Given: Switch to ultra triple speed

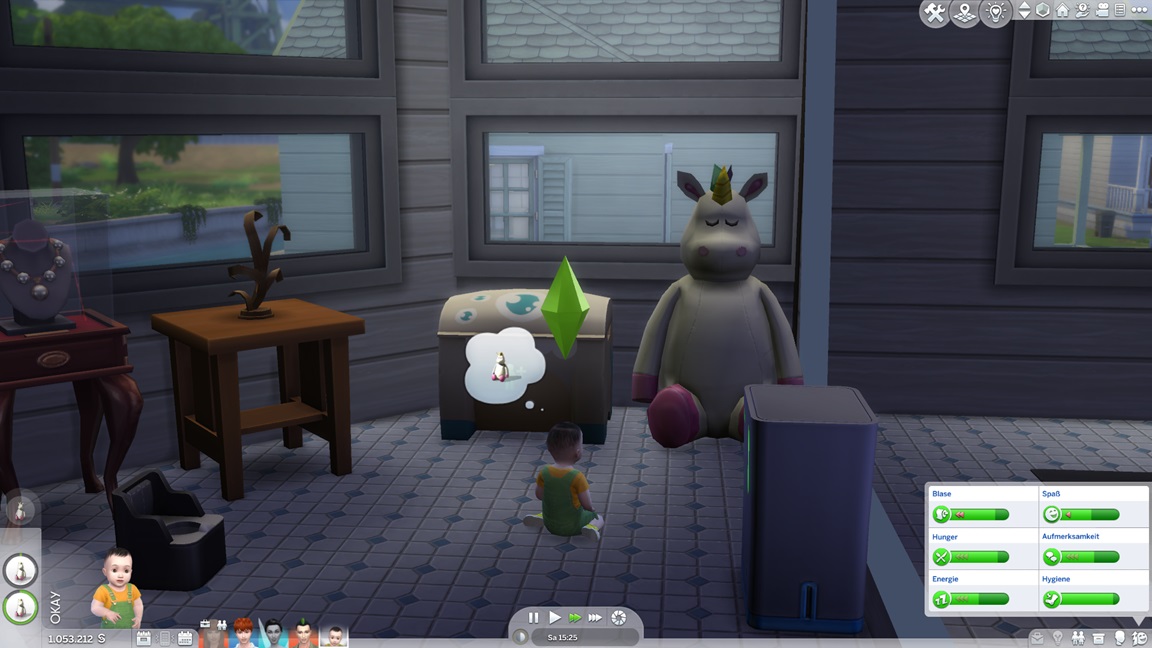Looking at the screenshot, I should click(x=595, y=618).
